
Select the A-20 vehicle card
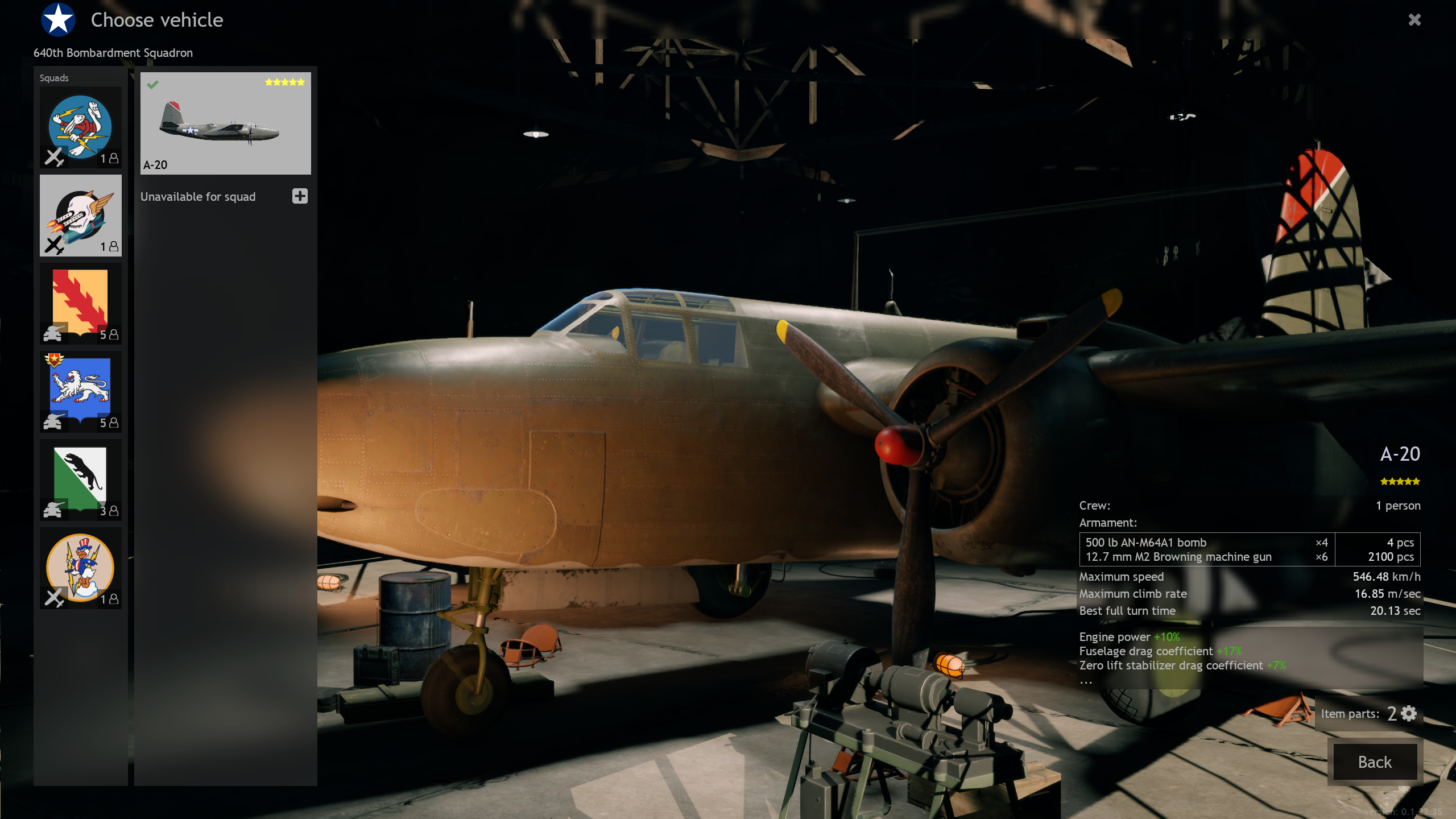pos(225,123)
